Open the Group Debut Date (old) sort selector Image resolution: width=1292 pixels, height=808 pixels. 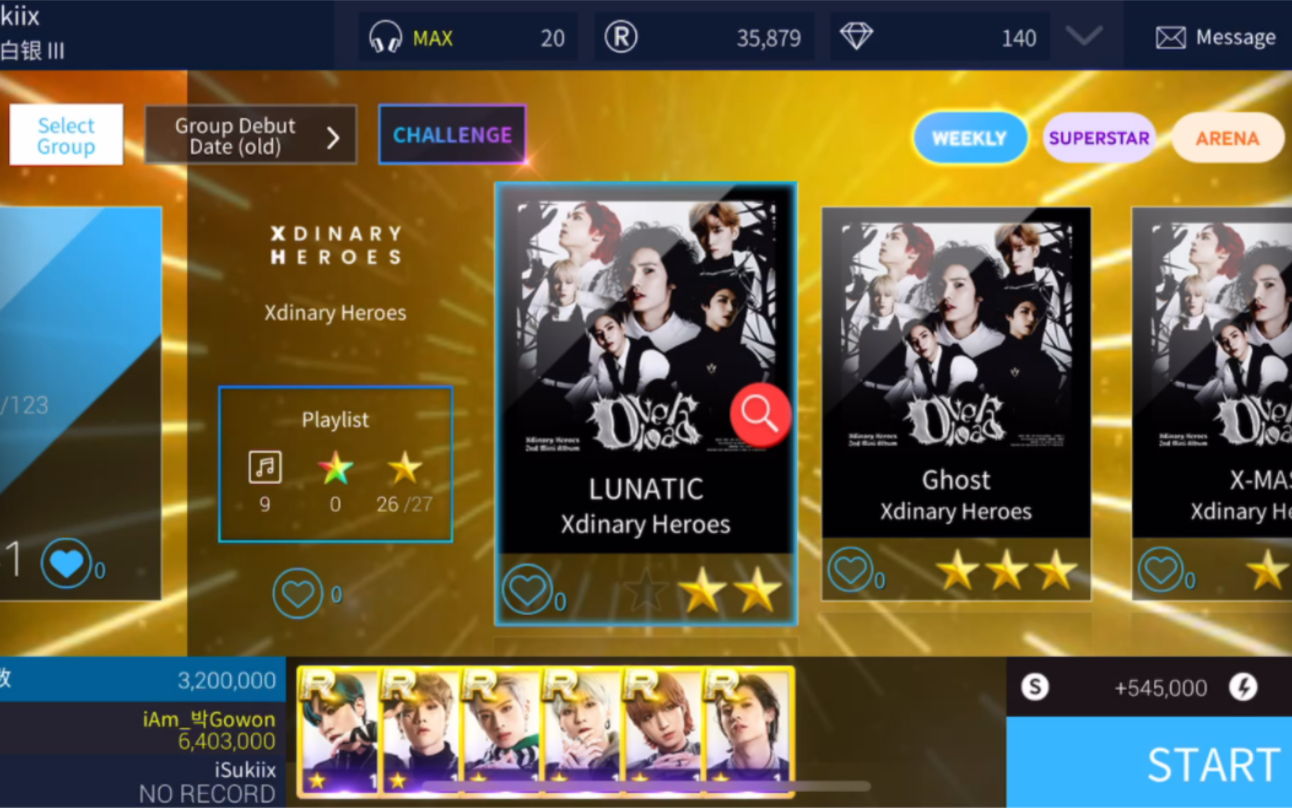click(250, 134)
